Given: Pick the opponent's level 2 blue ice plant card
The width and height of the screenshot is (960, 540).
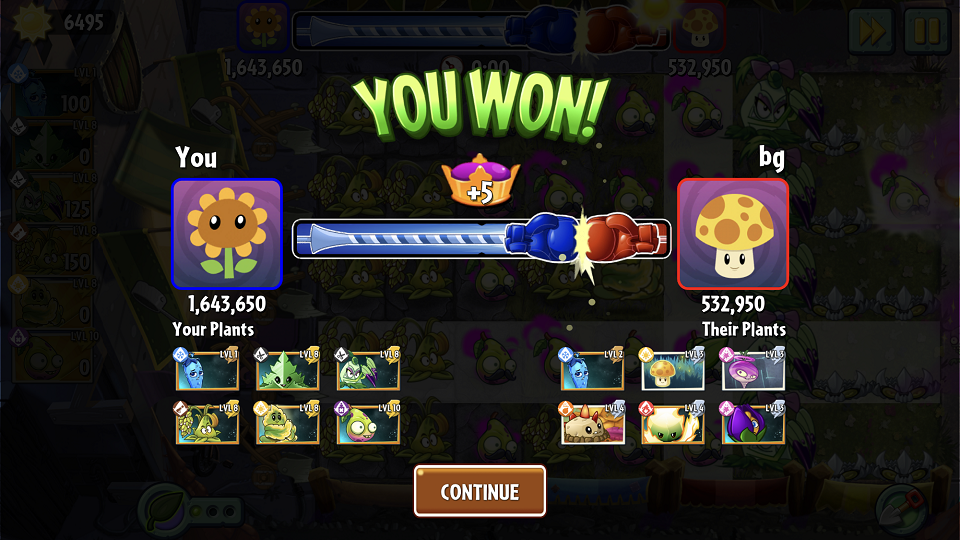Looking at the screenshot, I should pos(592,370).
